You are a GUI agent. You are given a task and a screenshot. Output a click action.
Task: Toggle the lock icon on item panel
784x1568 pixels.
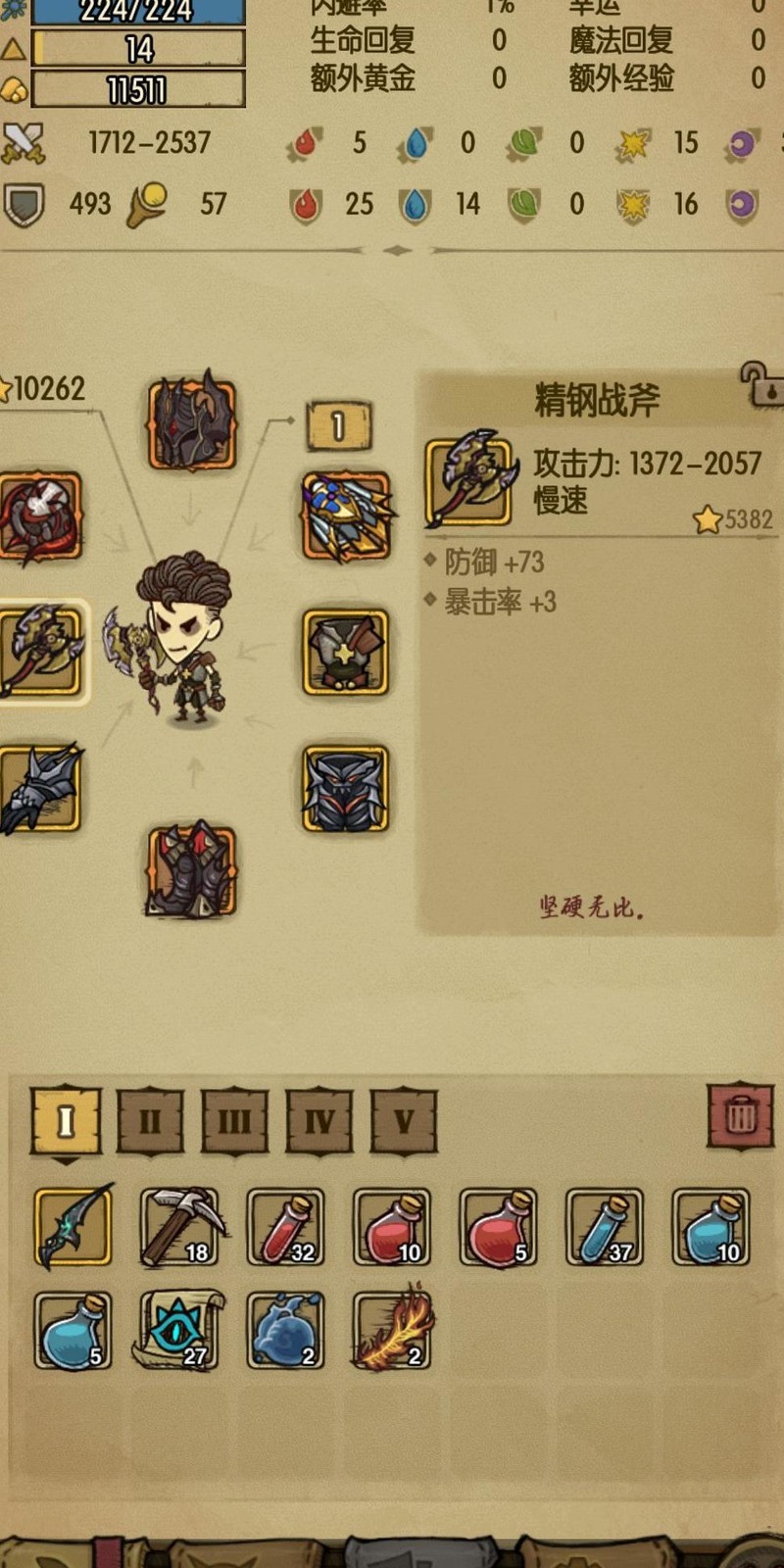pos(762,384)
